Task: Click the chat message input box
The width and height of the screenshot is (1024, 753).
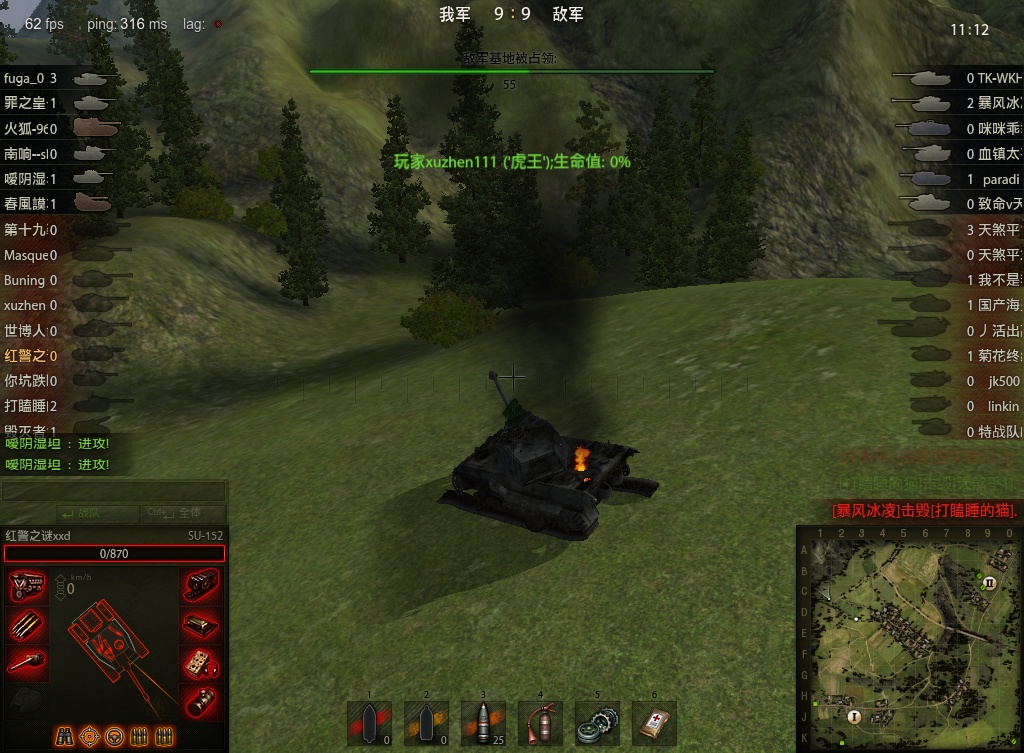Action: pos(113,491)
